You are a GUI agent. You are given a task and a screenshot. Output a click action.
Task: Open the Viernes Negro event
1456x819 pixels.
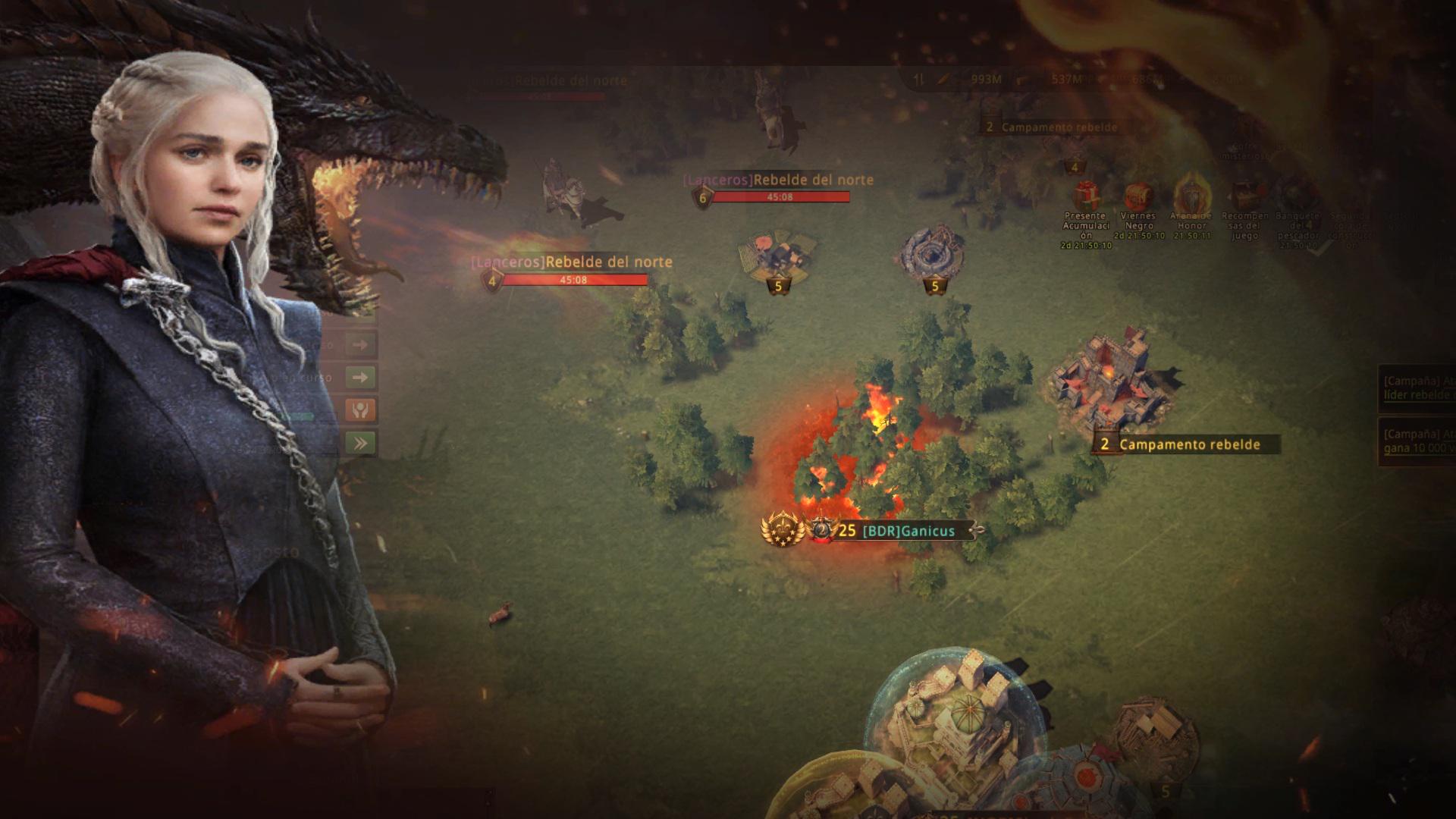(x=1138, y=197)
